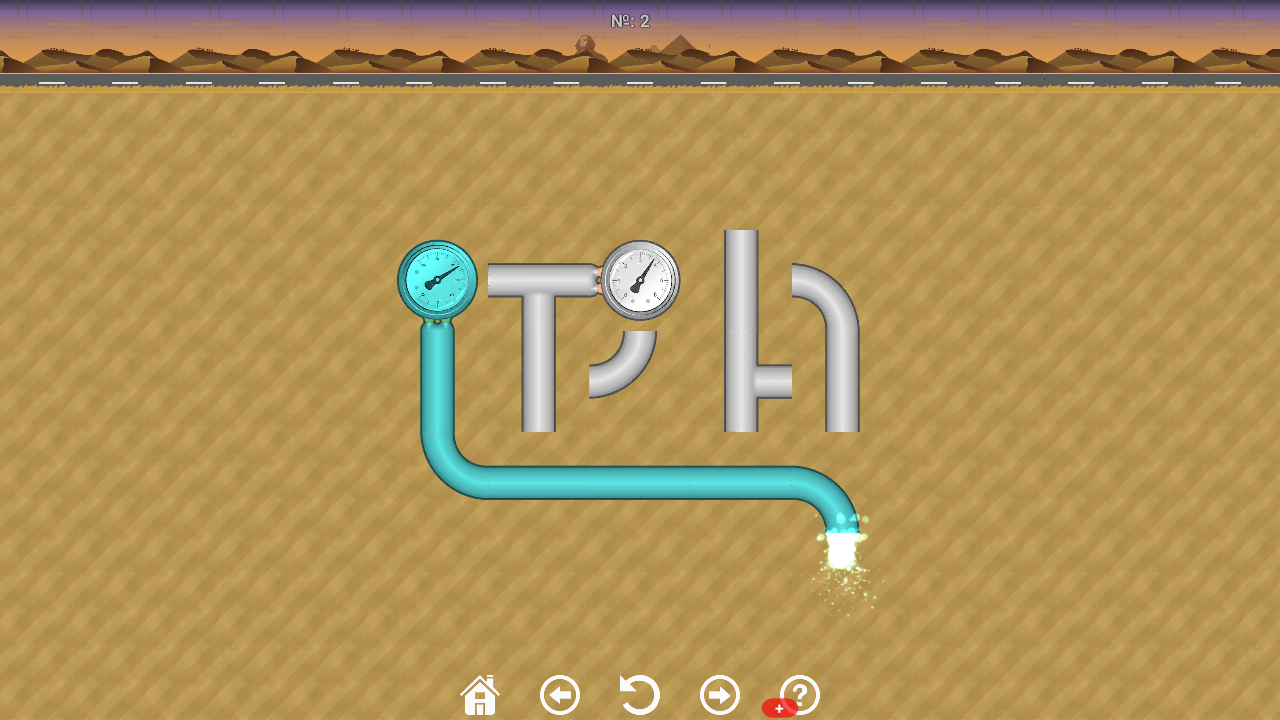The width and height of the screenshot is (1280, 720).
Task: Go back a level using the left arrow icon
Action: (559, 693)
